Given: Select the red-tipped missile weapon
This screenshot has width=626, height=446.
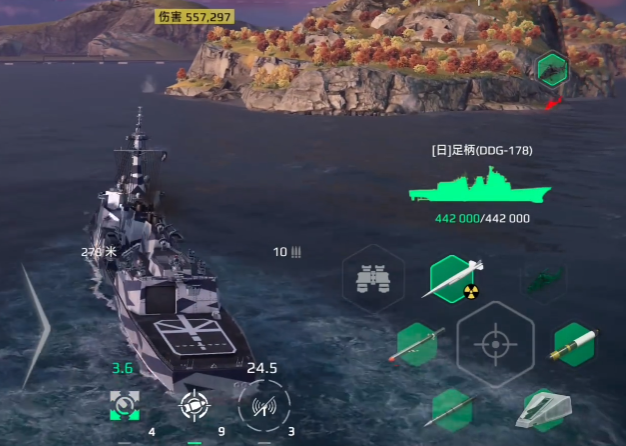Looking at the screenshot, I should pos(418,344).
